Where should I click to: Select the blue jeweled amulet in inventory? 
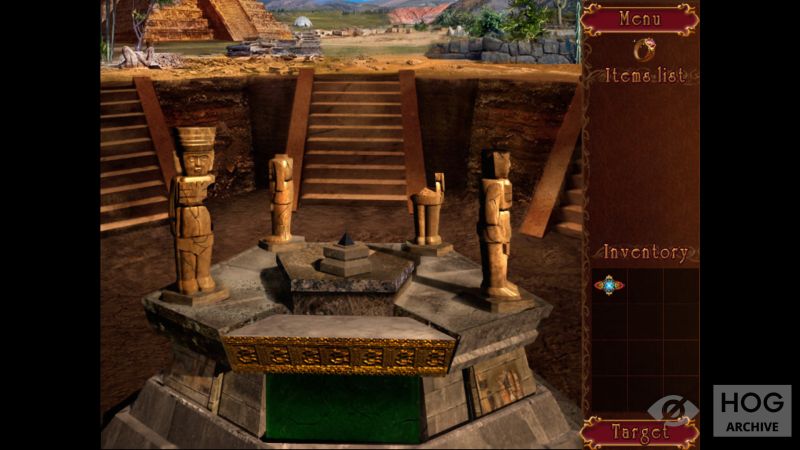tap(608, 285)
